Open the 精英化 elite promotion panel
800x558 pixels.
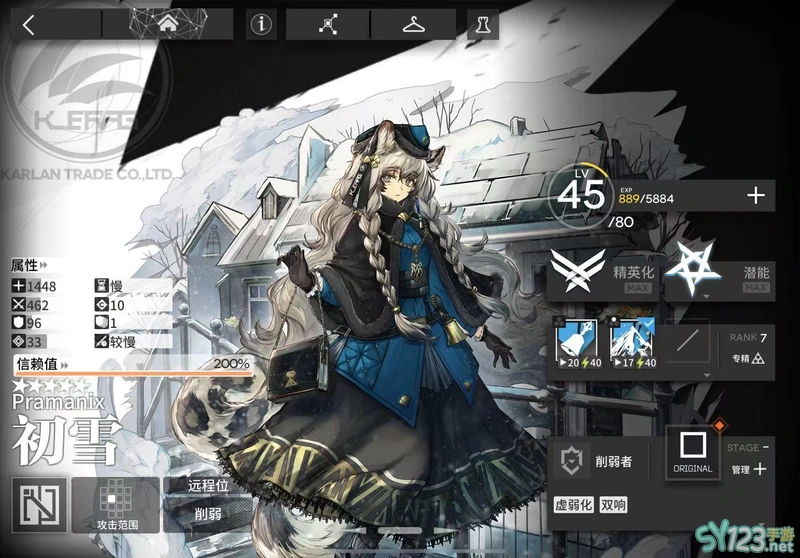pyautogui.click(x=605, y=269)
